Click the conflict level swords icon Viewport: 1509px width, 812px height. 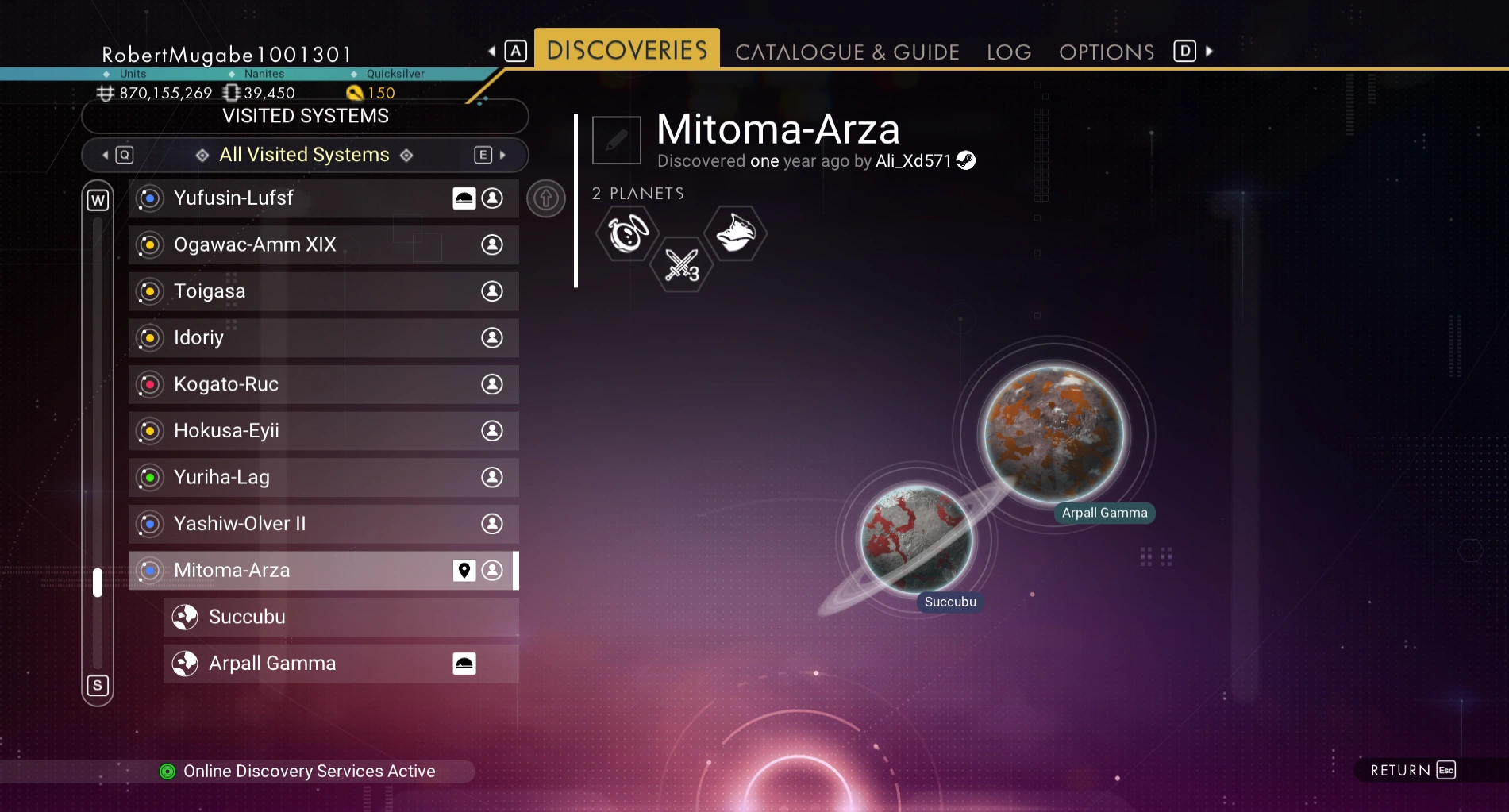pos(681,265)
